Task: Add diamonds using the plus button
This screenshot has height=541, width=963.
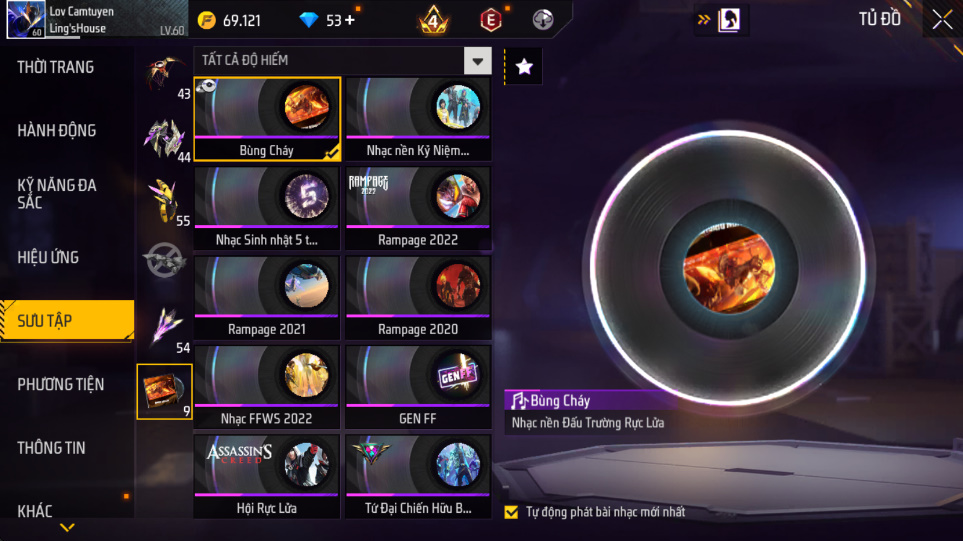Action: (x=349, y=20)
